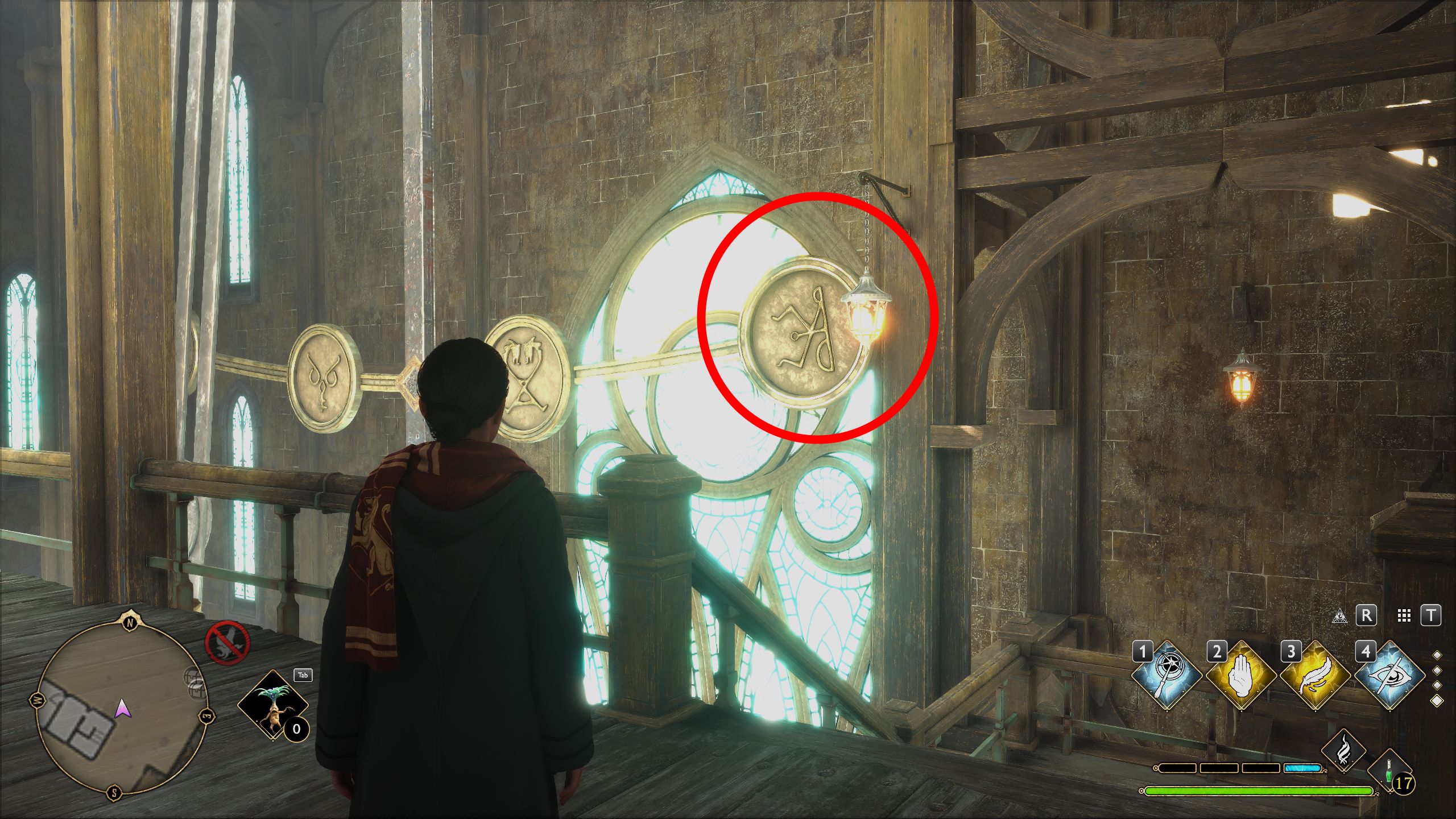Toggle the bottom diamond spell-set indicator
Screen dimensions: 1456x819
pos(1437,700)
